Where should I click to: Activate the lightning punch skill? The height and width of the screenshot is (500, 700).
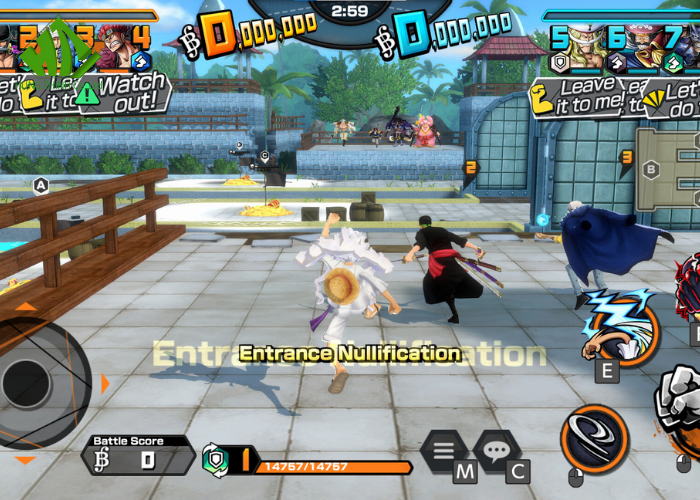pos(620,325)
